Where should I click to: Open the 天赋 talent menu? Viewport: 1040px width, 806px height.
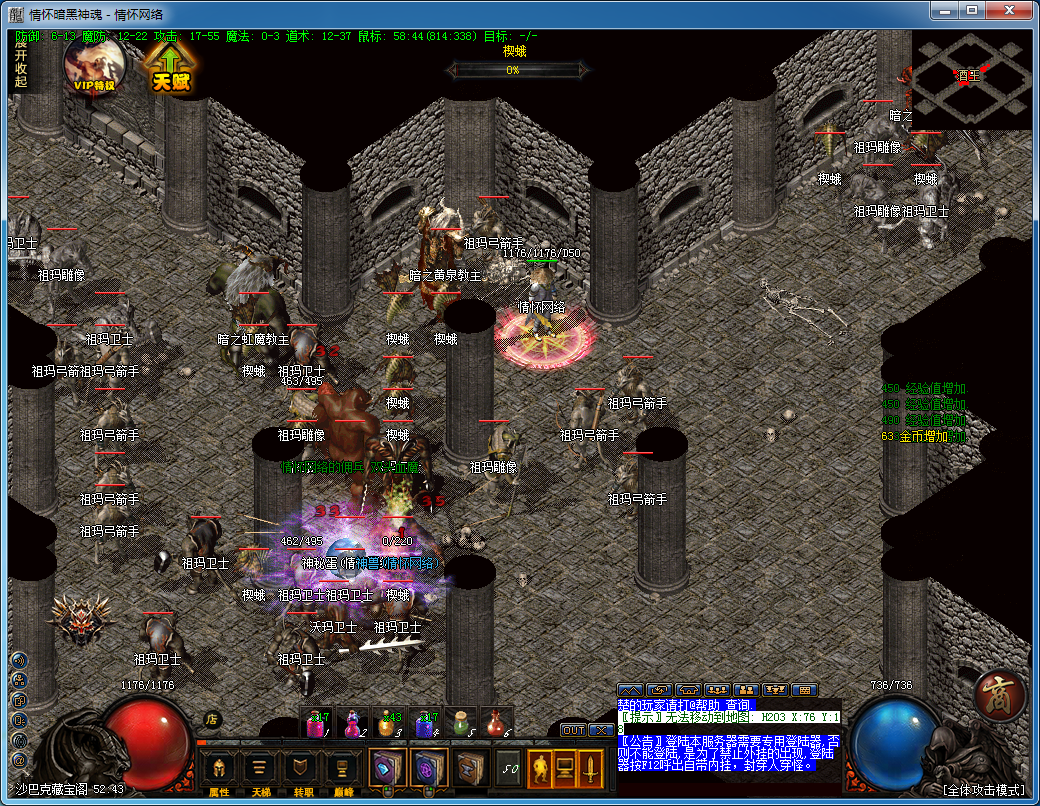pyautogui.click(x=171, y=67)
